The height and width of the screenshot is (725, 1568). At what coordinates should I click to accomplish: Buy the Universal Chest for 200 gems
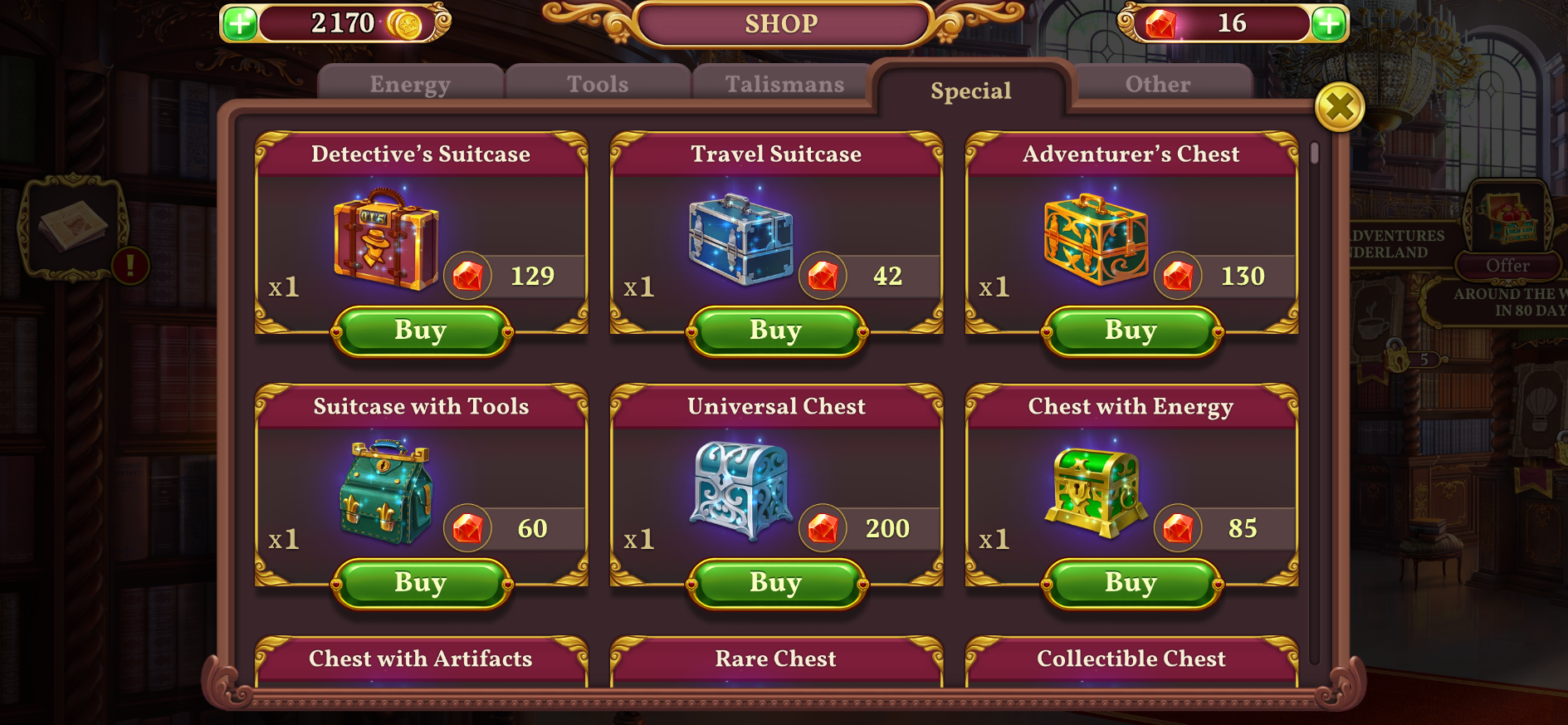[775, 582]
